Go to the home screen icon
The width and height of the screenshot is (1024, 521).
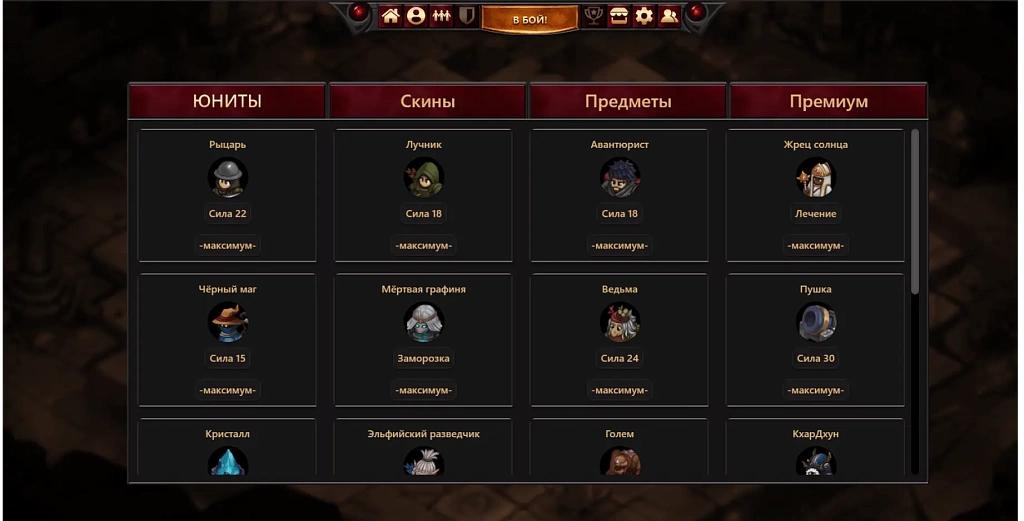390,16
